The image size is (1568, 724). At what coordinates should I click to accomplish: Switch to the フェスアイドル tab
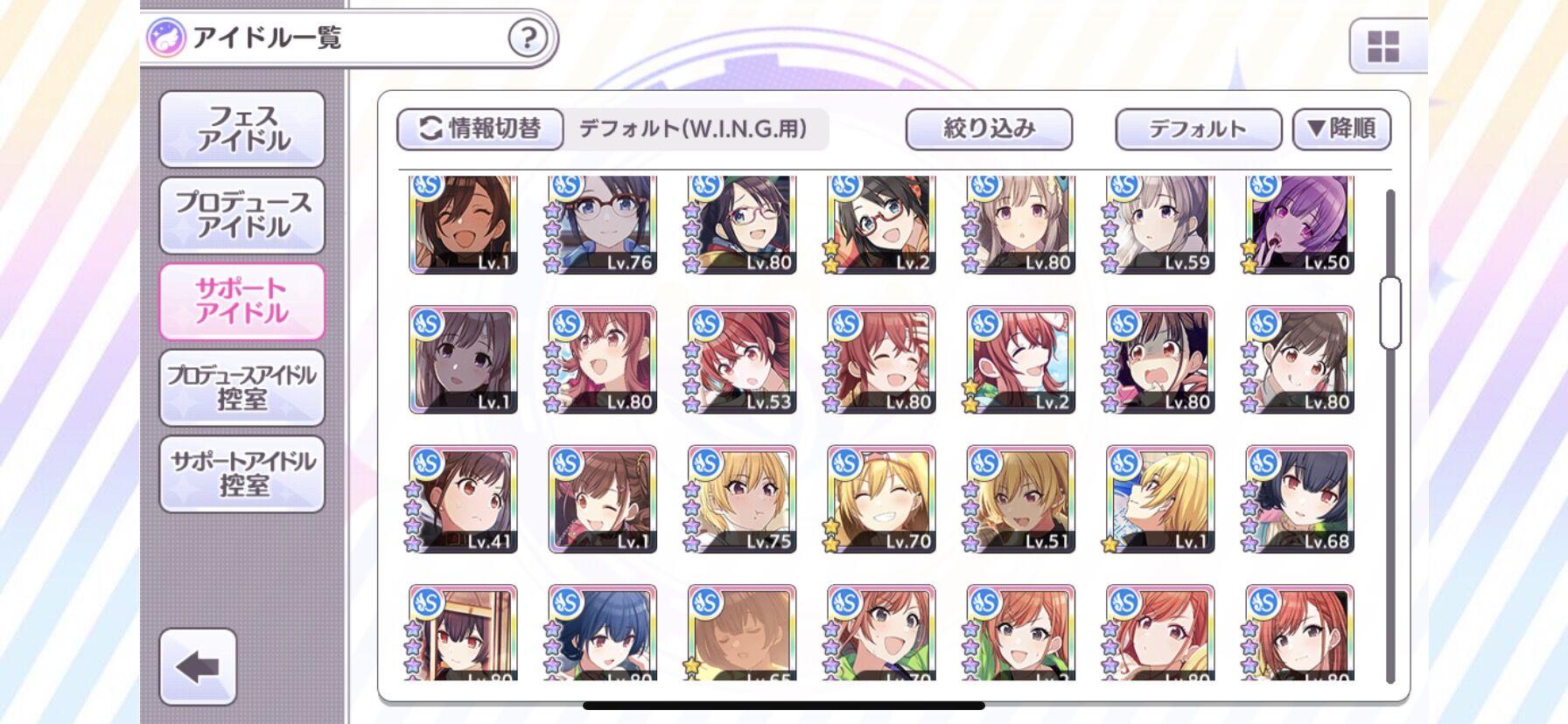click(x=242, y=129)
